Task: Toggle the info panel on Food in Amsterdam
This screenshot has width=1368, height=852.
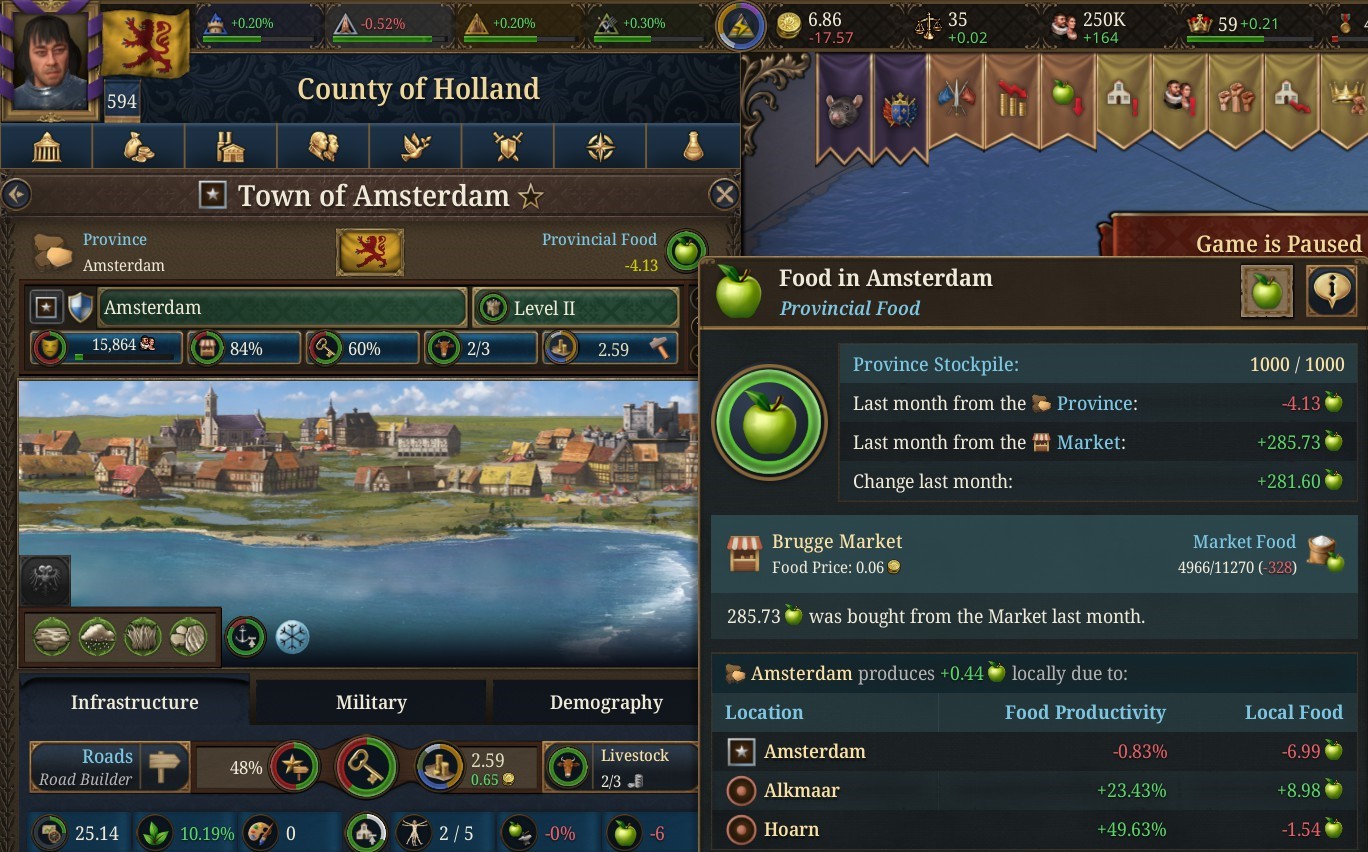Action: 1333,291
